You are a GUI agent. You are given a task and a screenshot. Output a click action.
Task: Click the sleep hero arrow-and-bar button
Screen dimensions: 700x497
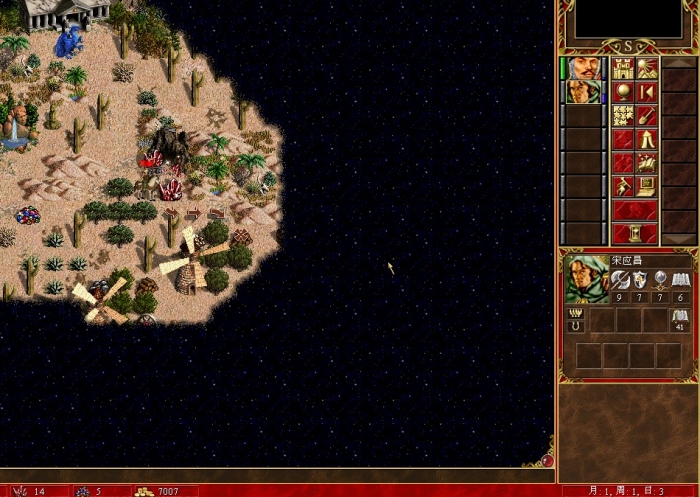coord(647,92)
